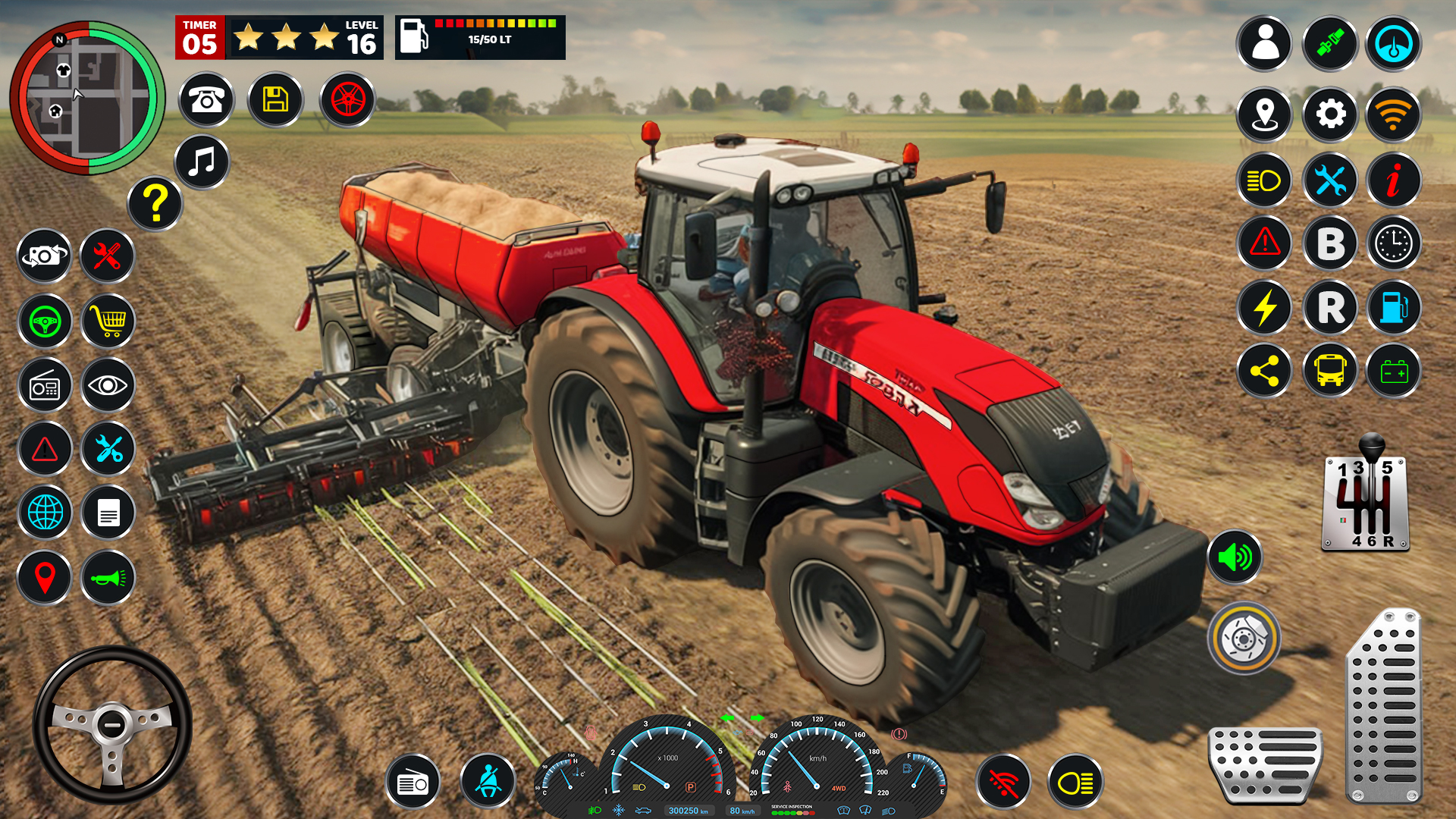Fasten the seatbelt icon
The image size is (1456, 819).
(488, 780)
